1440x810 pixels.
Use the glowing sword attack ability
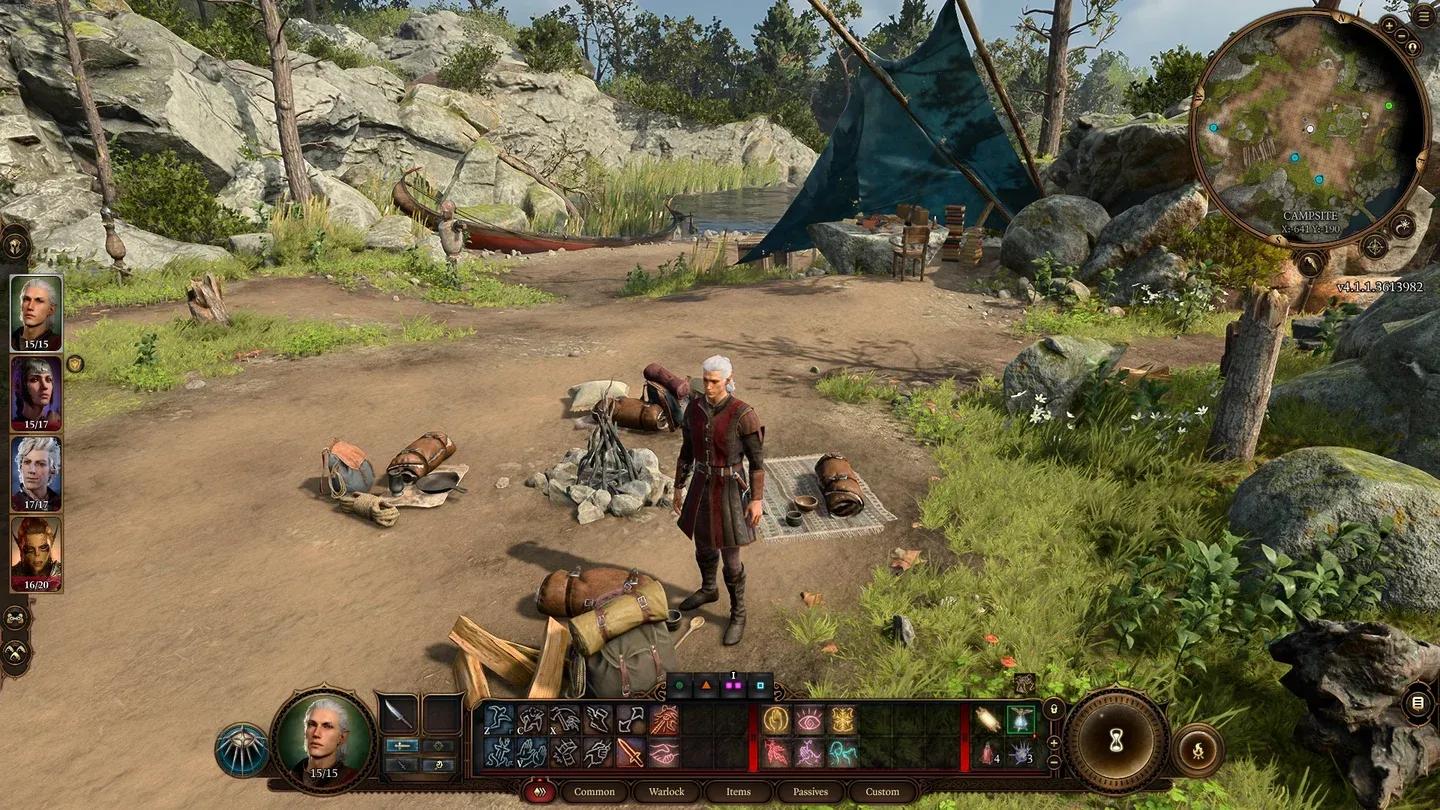630,752
